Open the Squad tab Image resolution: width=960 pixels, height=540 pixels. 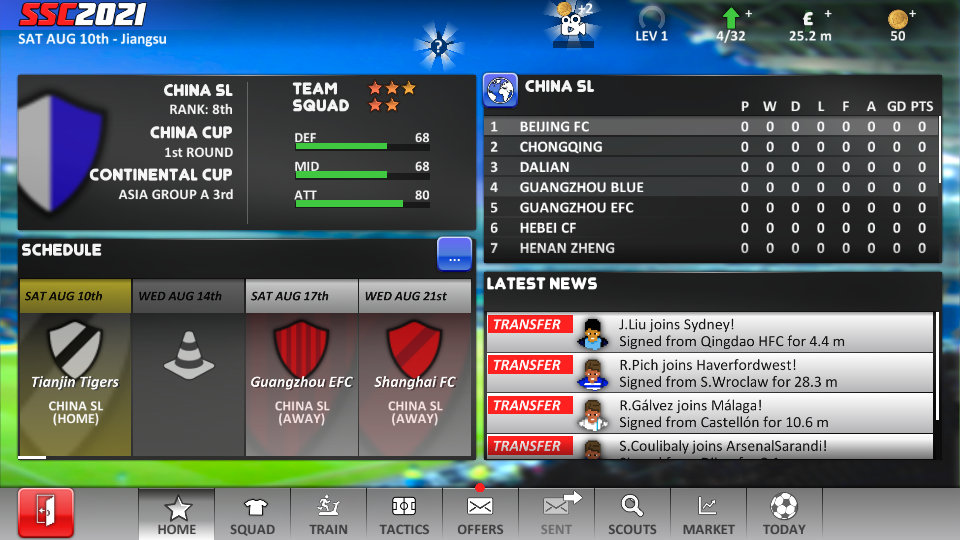pos(252,515)
